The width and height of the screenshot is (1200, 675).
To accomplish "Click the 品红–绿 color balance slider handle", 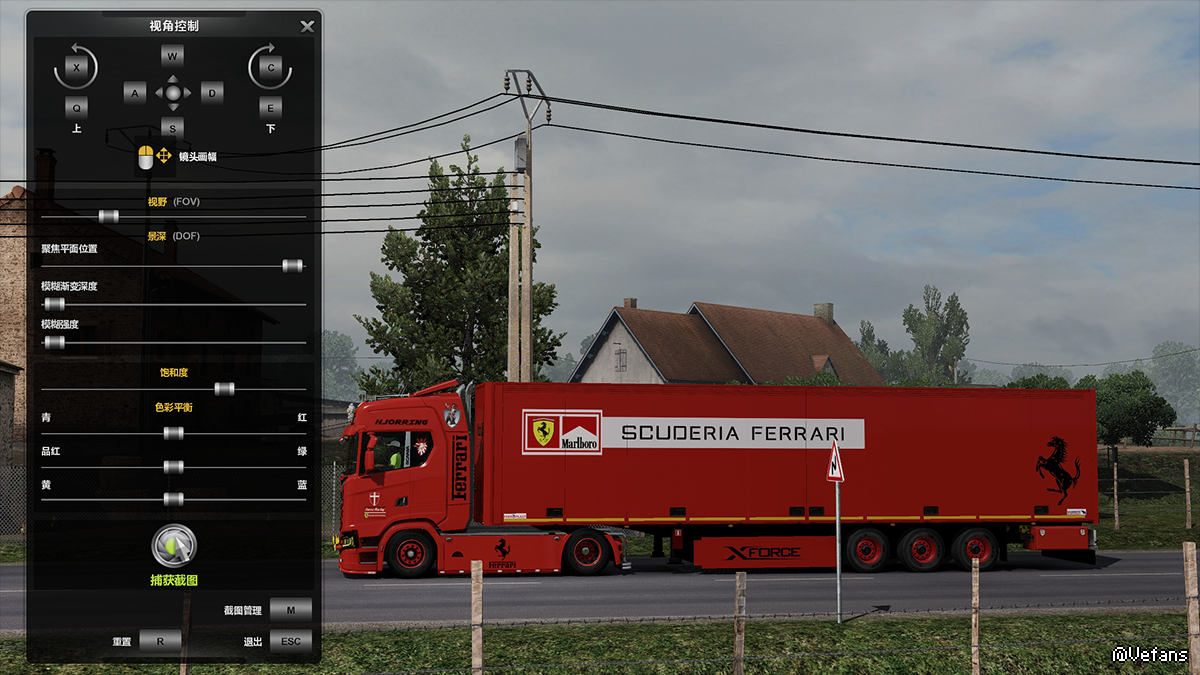I will click(173, 466).
